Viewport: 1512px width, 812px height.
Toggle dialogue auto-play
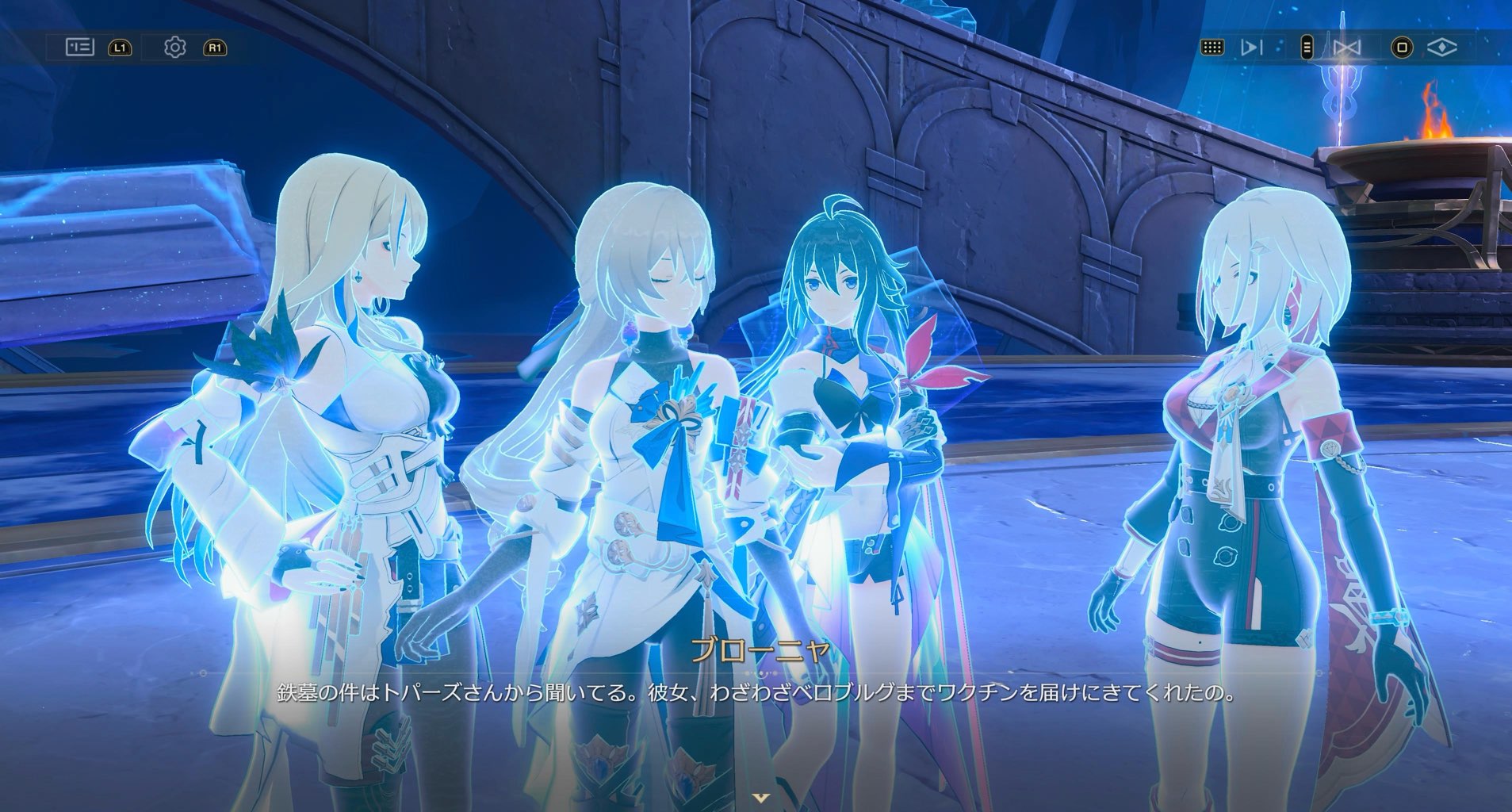pyautogui.click(x=1251, y=48)
